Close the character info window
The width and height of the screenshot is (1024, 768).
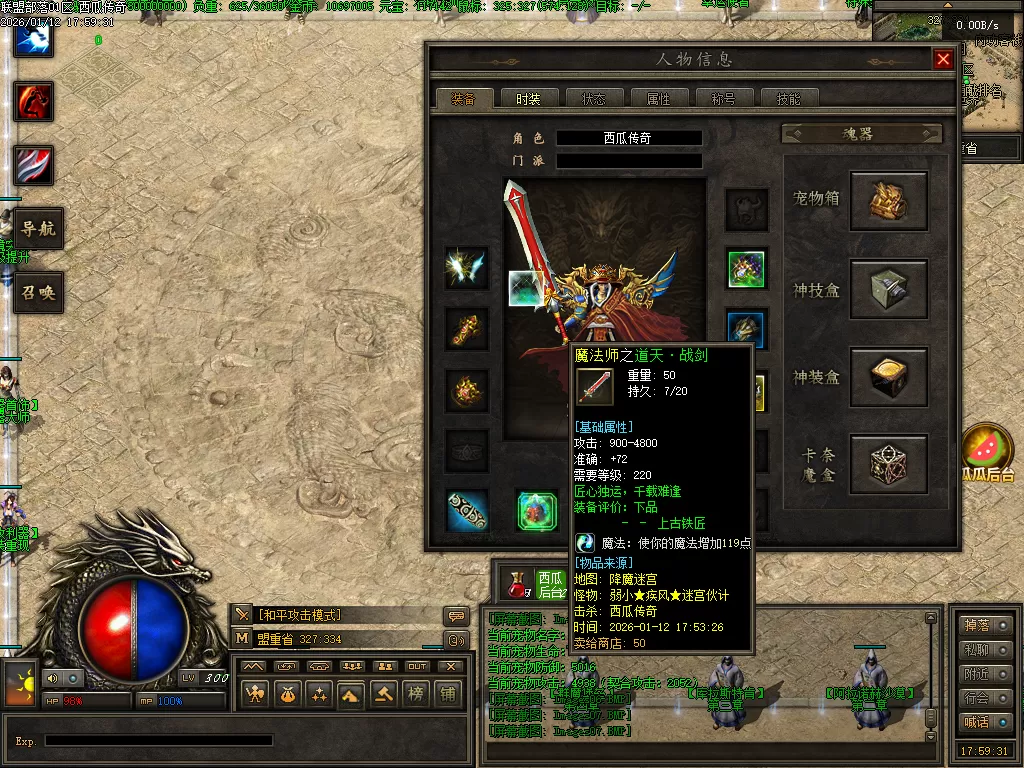943,60
